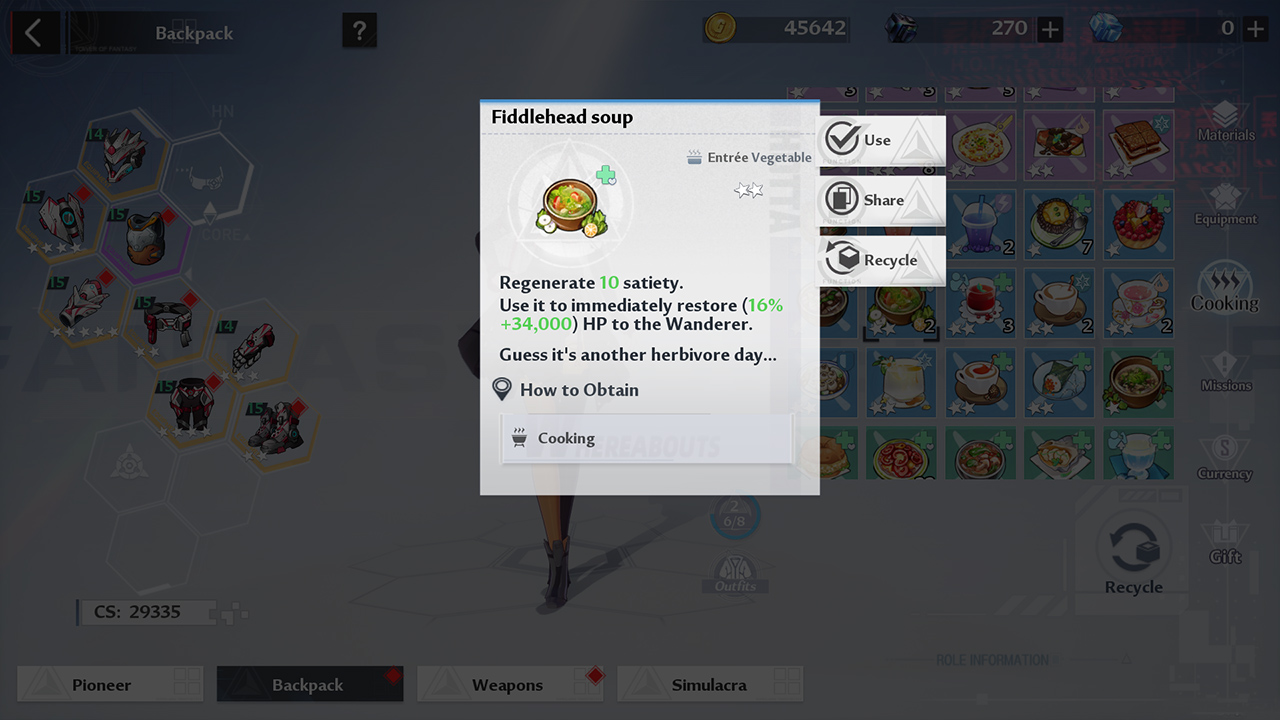Switch to the Weapons tab

510,684
